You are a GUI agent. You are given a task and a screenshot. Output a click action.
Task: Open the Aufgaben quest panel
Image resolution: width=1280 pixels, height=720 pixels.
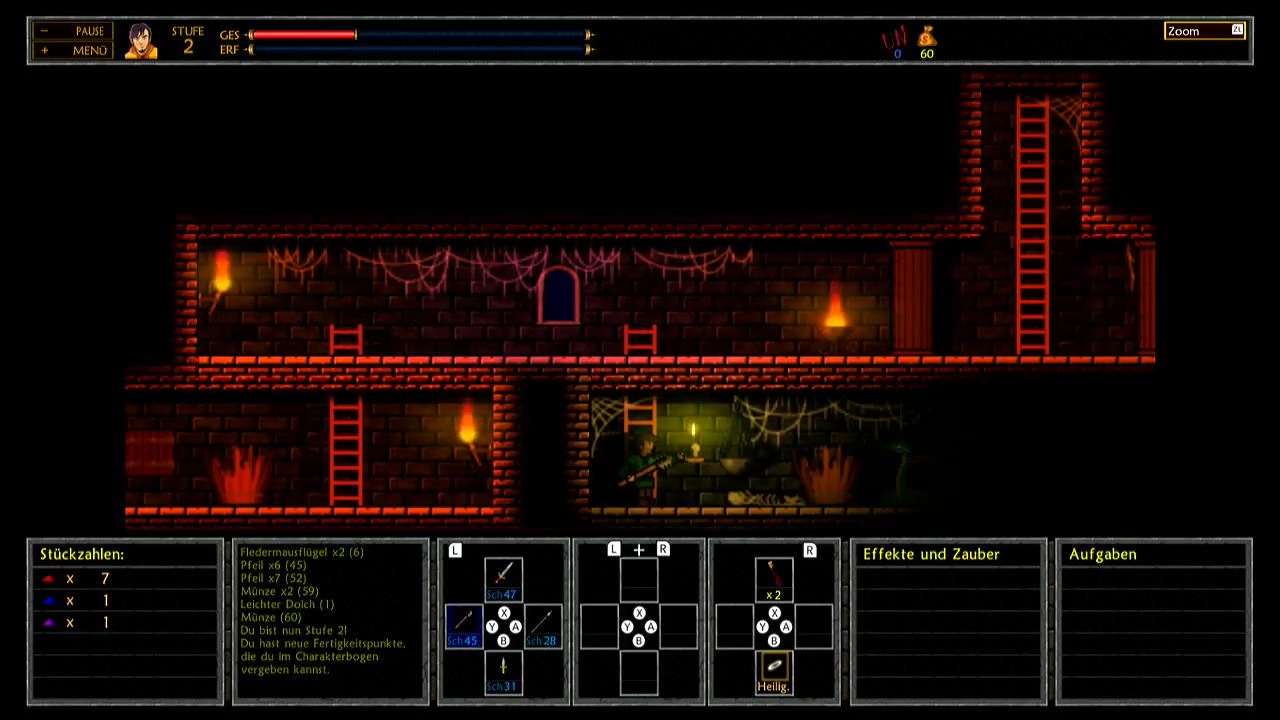(1102, 554)
